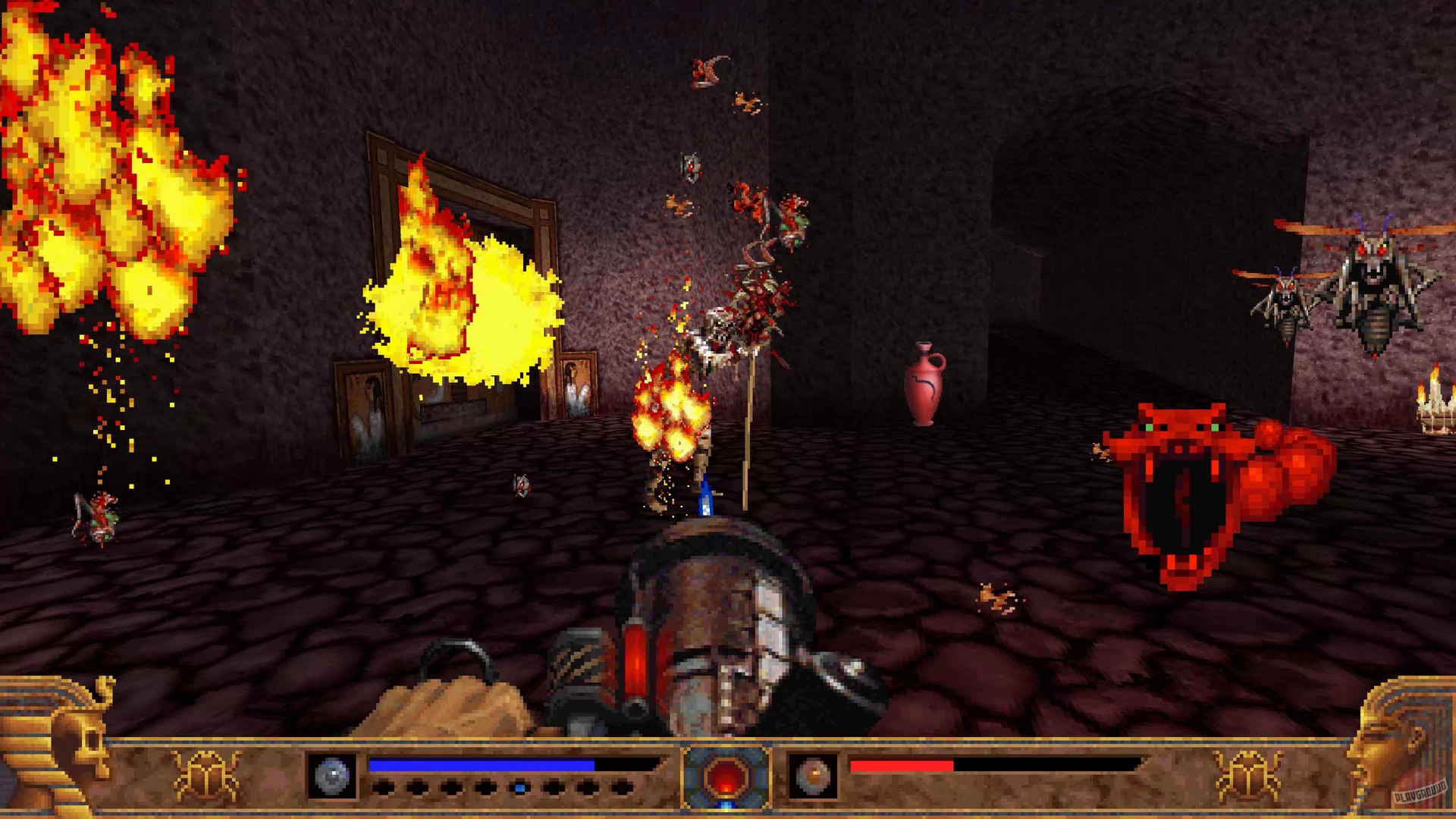Select the red vase on the floor
This screenshot has height=819, width=1456.
click(x=924, y=383)
